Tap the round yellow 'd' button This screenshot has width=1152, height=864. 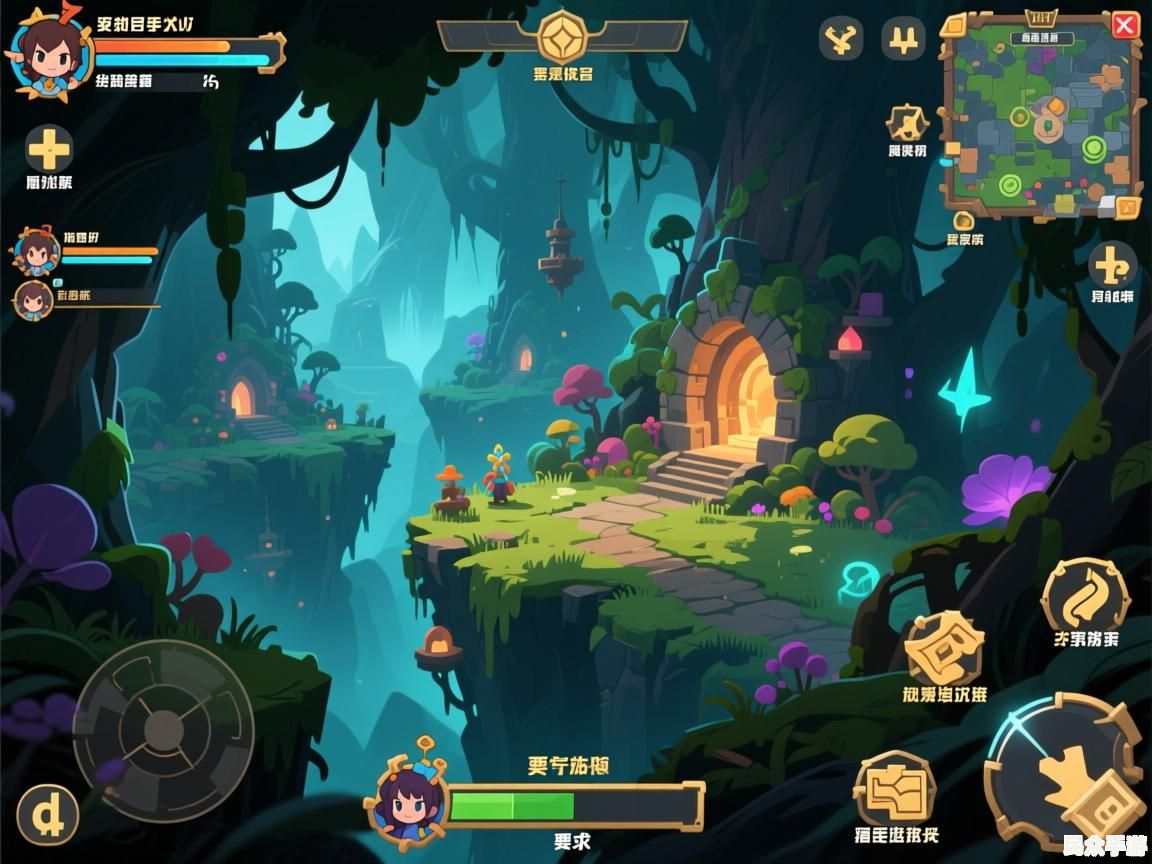[x=48, y=815]
